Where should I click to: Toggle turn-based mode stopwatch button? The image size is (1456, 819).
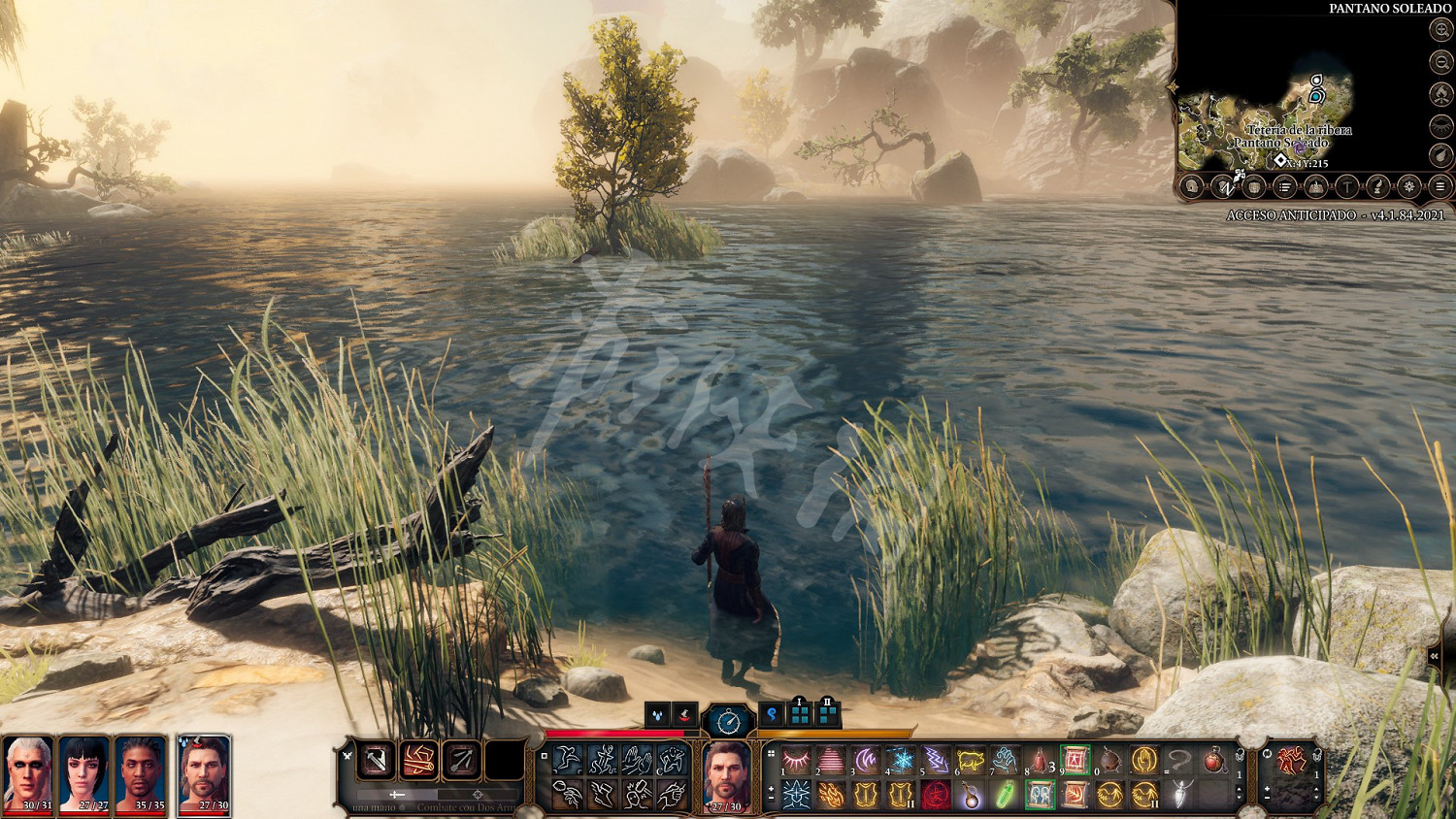click(x=728, y=721)
